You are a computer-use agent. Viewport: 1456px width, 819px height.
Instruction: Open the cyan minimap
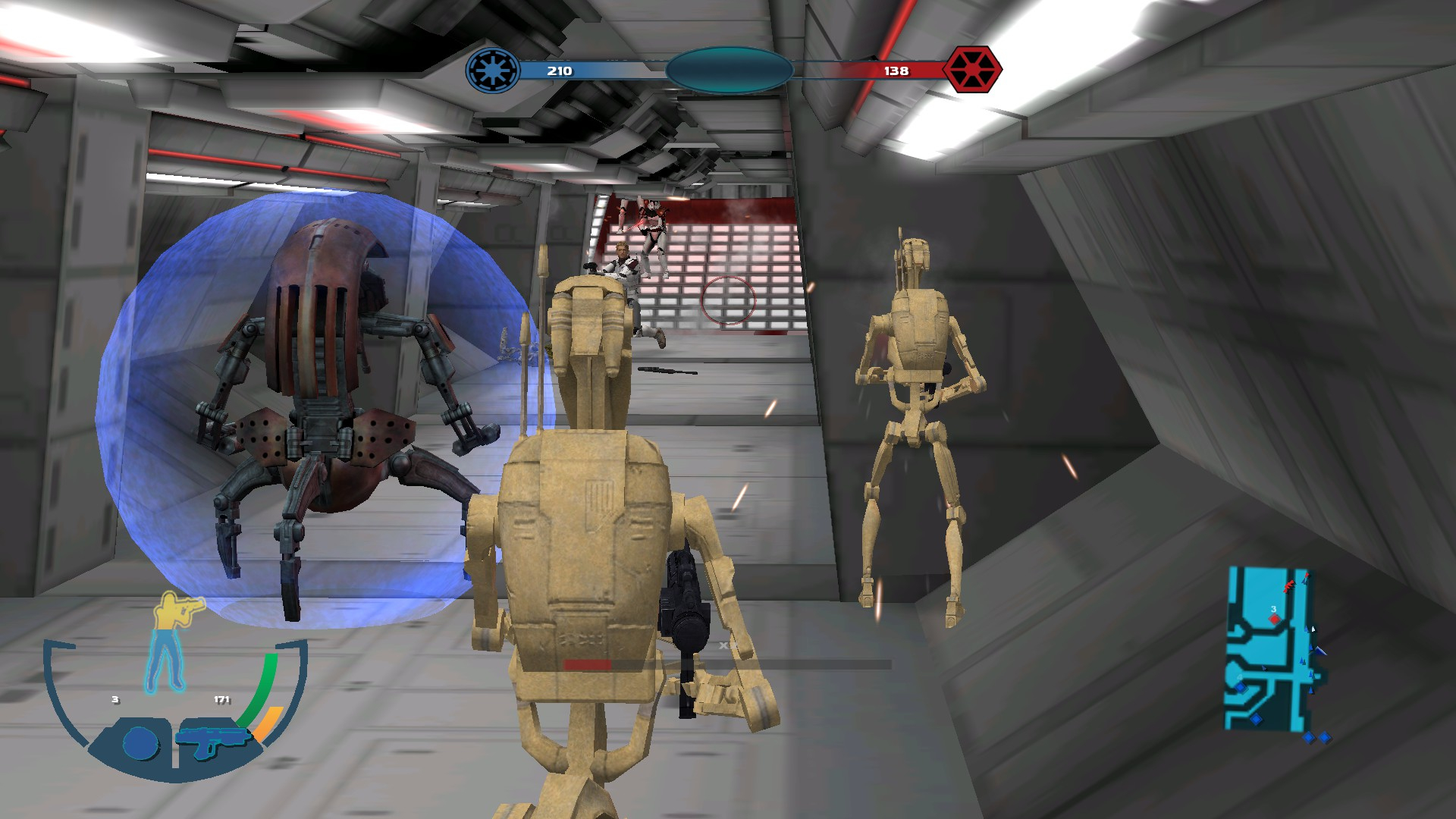[x=1269, y=649]
